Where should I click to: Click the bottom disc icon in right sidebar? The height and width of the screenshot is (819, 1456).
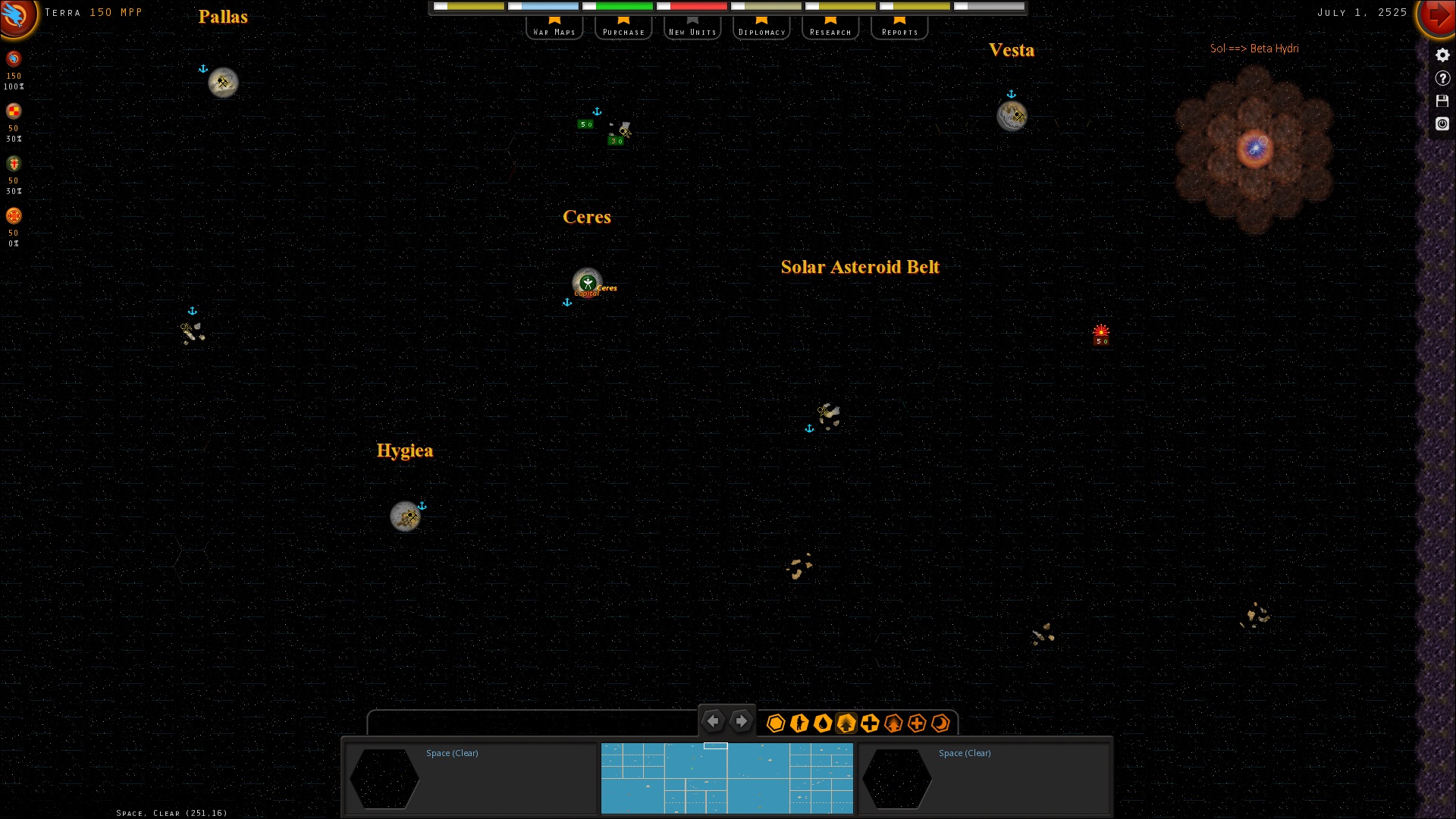point(1443,124)
